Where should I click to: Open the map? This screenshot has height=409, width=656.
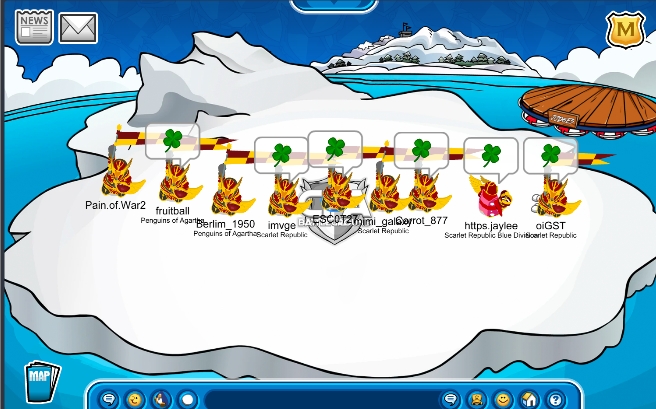[39, 381]
